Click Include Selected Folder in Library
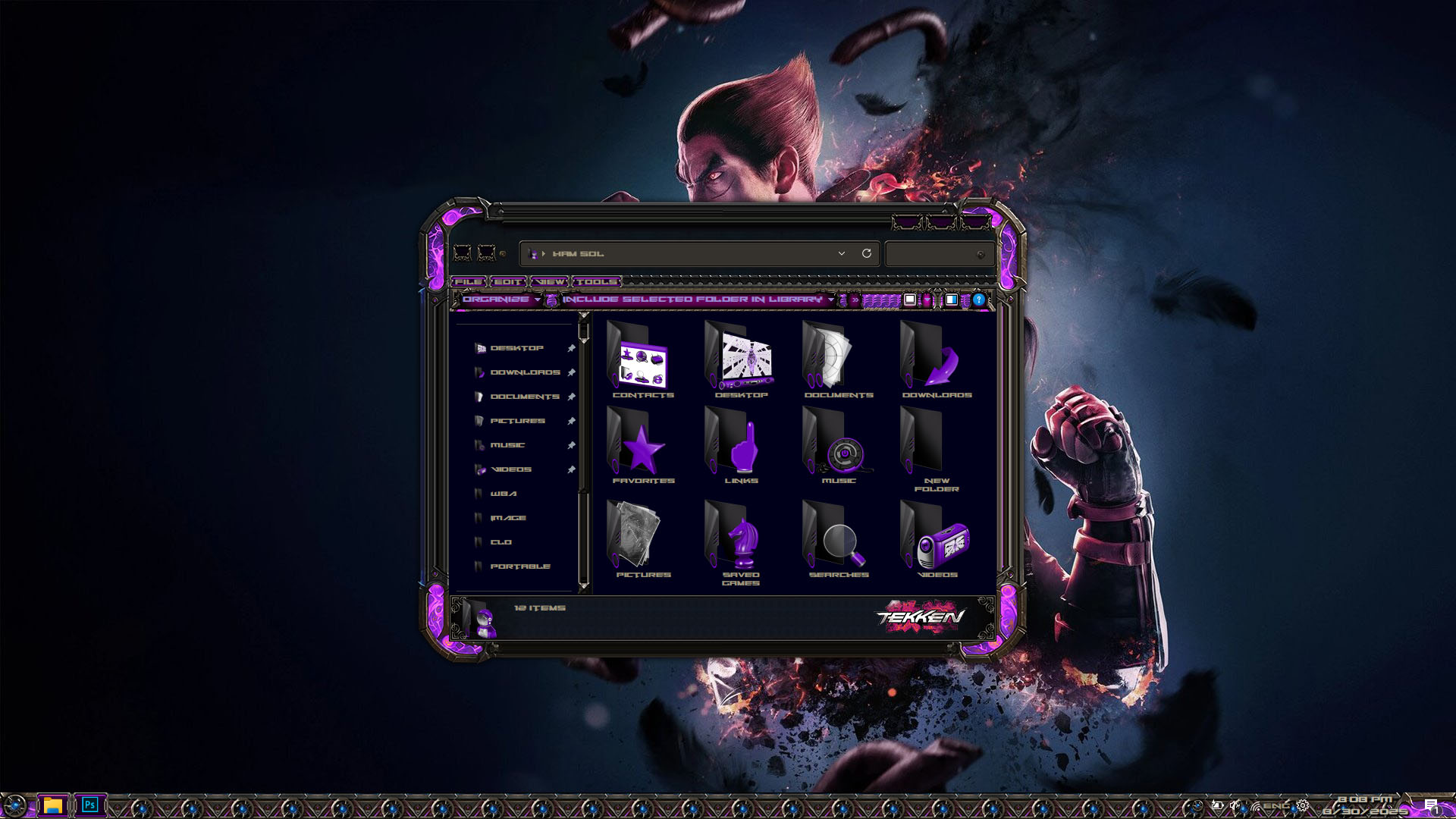The width and height of the screenshot is (1456, 819). [692, 300]
